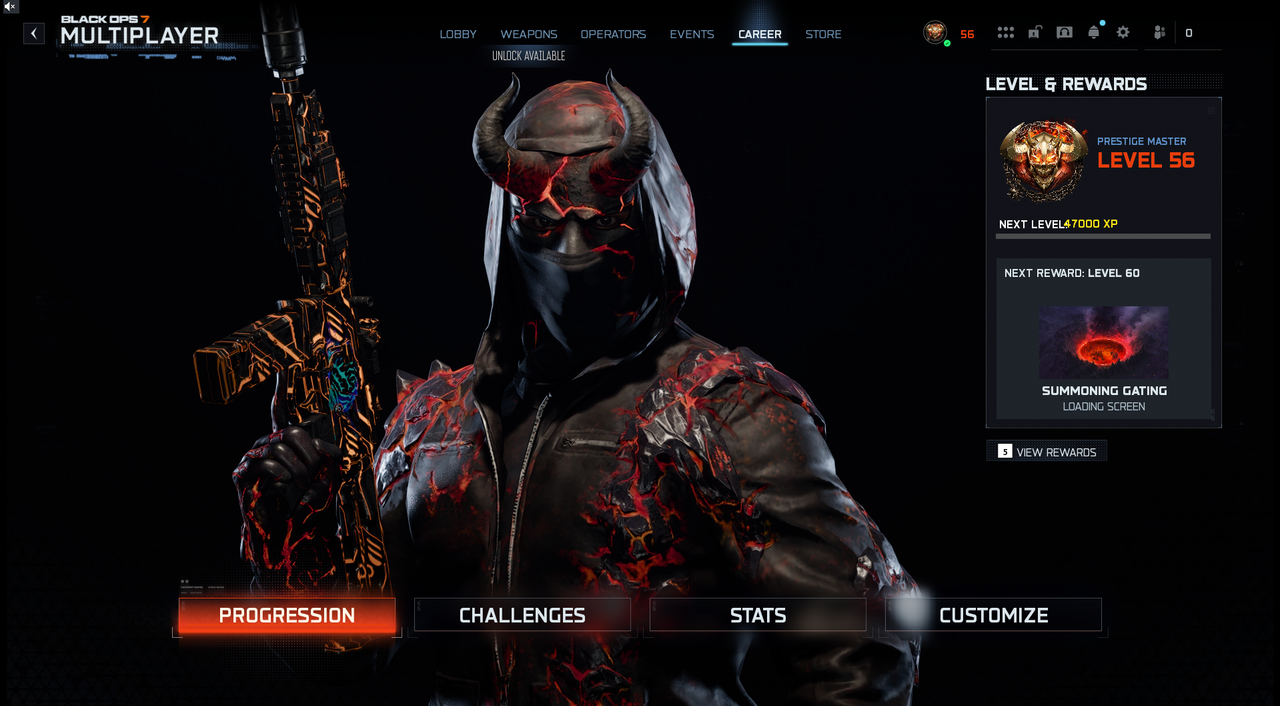1280x706 pixels.
Task: Open the player profile emblem
Action: 935,33
